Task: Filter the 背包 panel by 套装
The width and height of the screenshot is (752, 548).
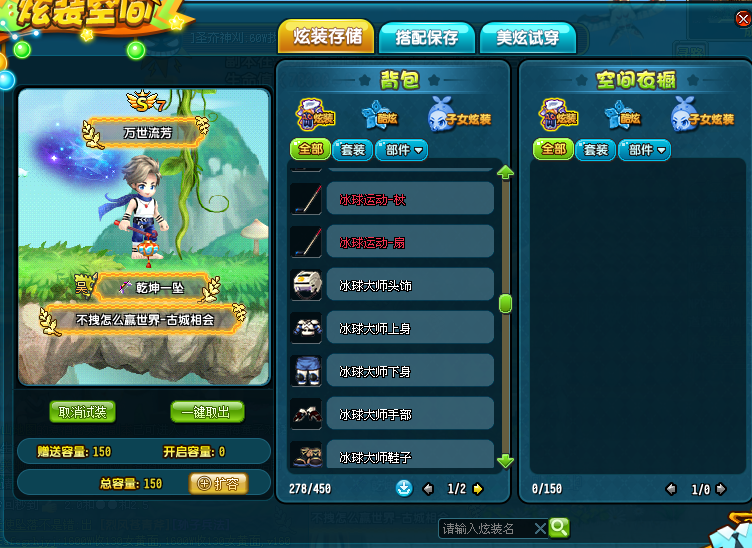Action: pos(351,150)
